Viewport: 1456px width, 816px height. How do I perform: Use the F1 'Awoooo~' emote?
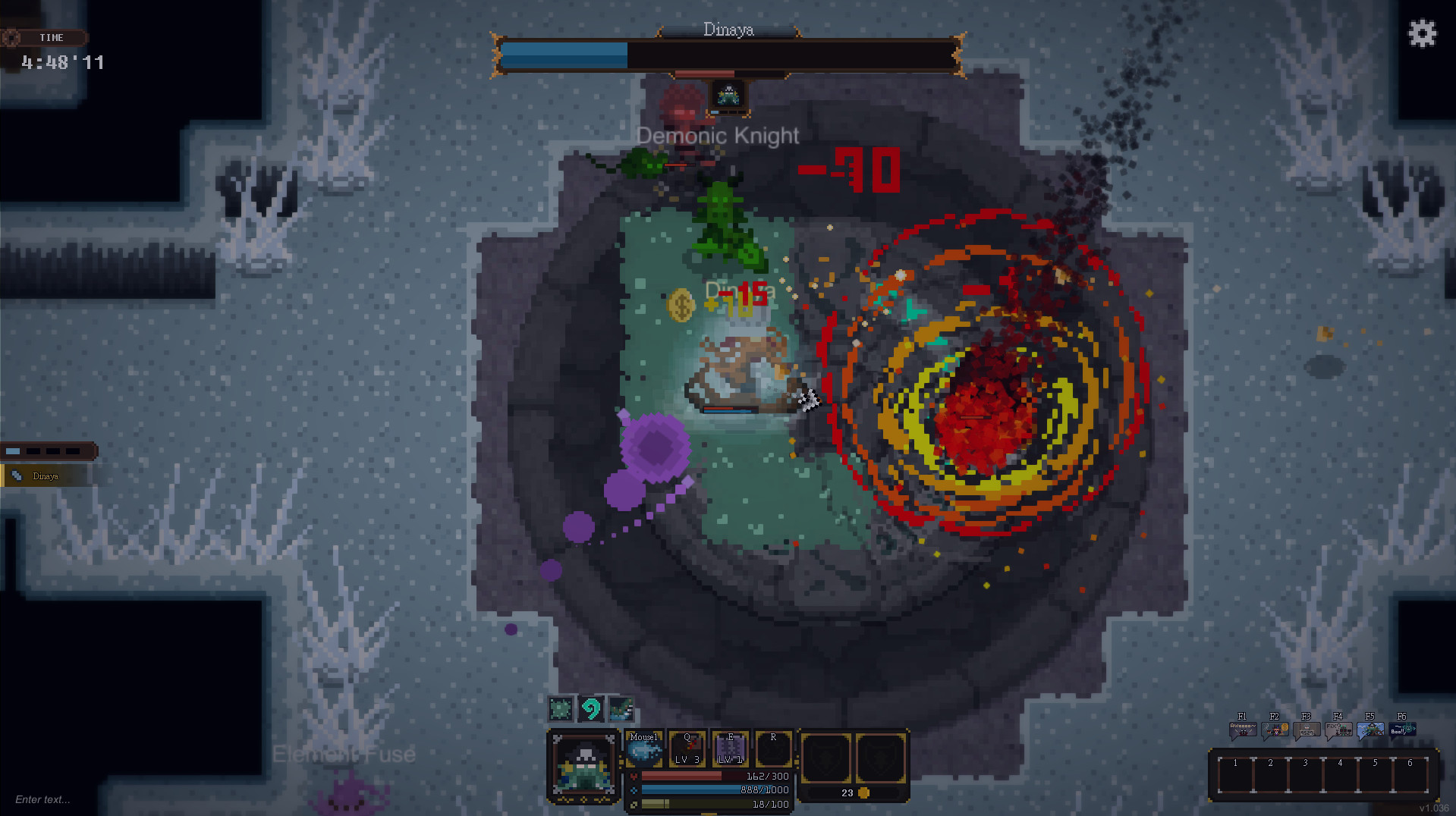pyautogui.click(x=1243, y=729)
